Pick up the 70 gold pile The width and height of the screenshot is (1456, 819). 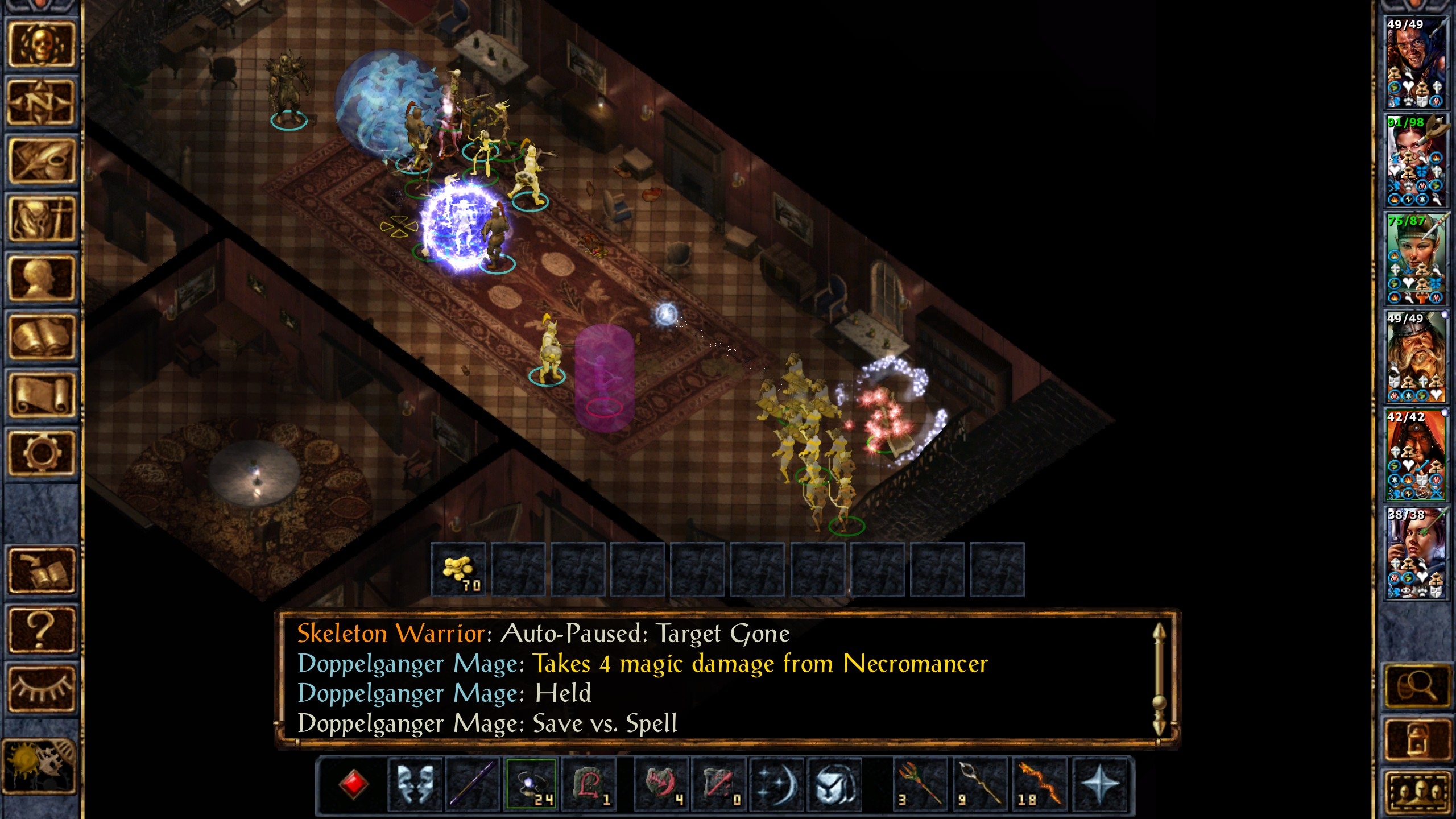(x=458, y=570)
